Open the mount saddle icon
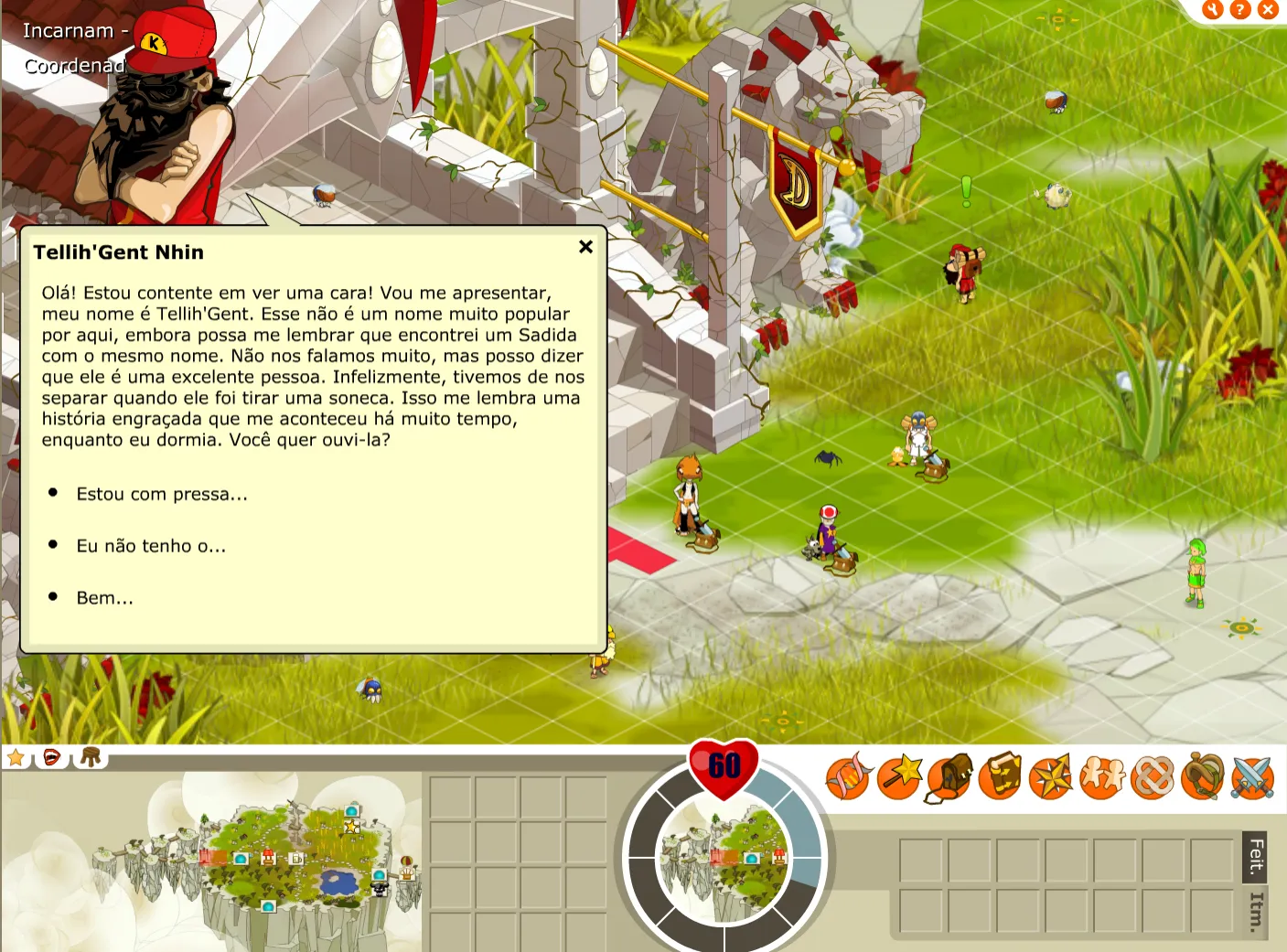Image resolution: width=1287 pixels, height=952 pixels. [1203, 777]
